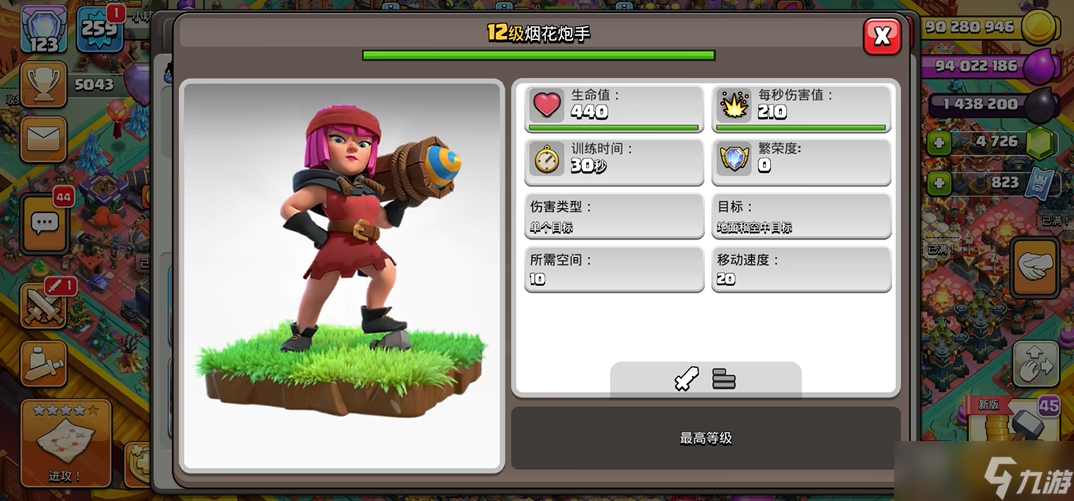Open the blue badge showing 255
This screenshot has width=1074, height=501.
(x=99, y=30)
